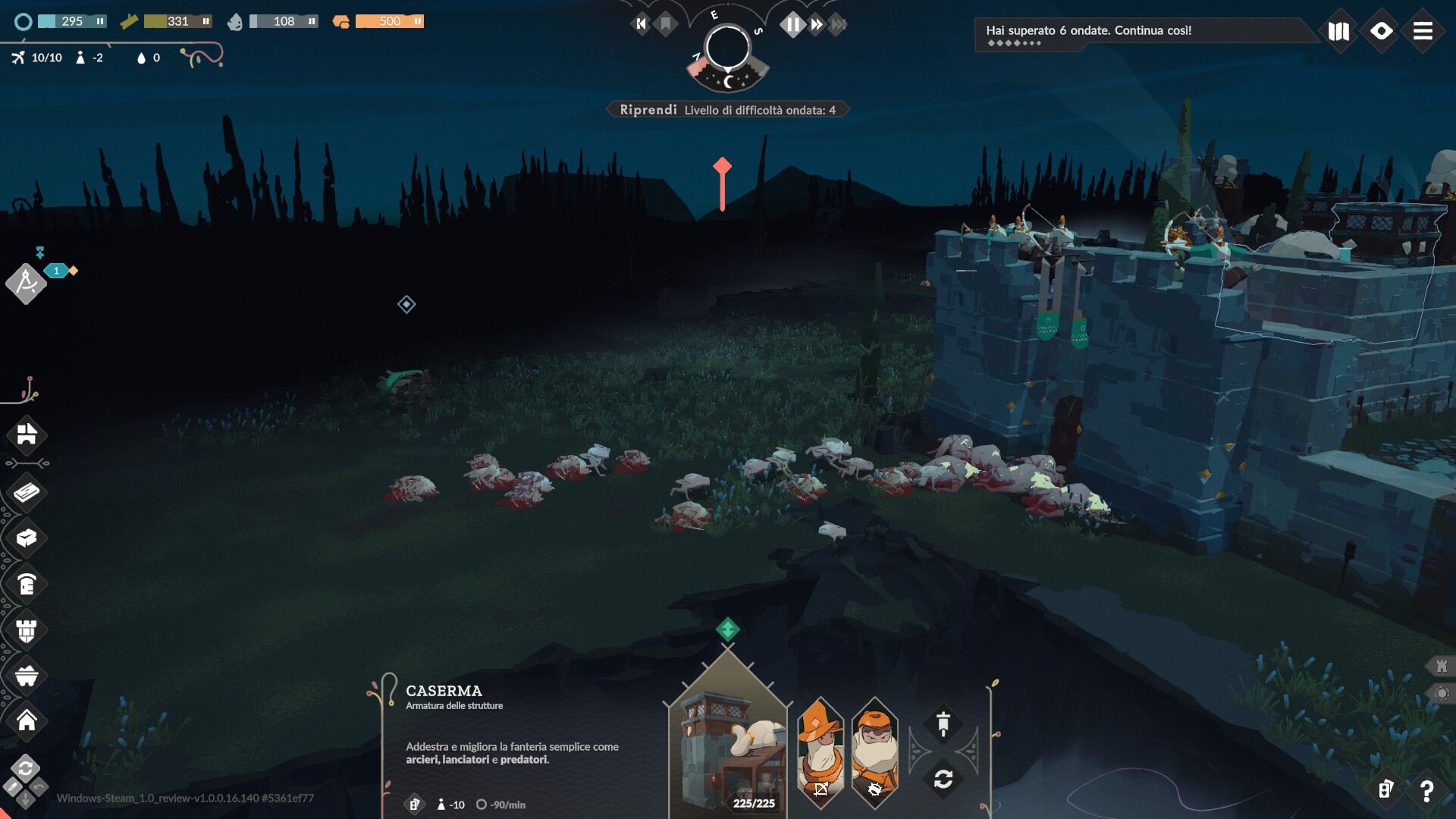Set game speed to fast forward
The image size is (1456, 819).
point(817,24)
